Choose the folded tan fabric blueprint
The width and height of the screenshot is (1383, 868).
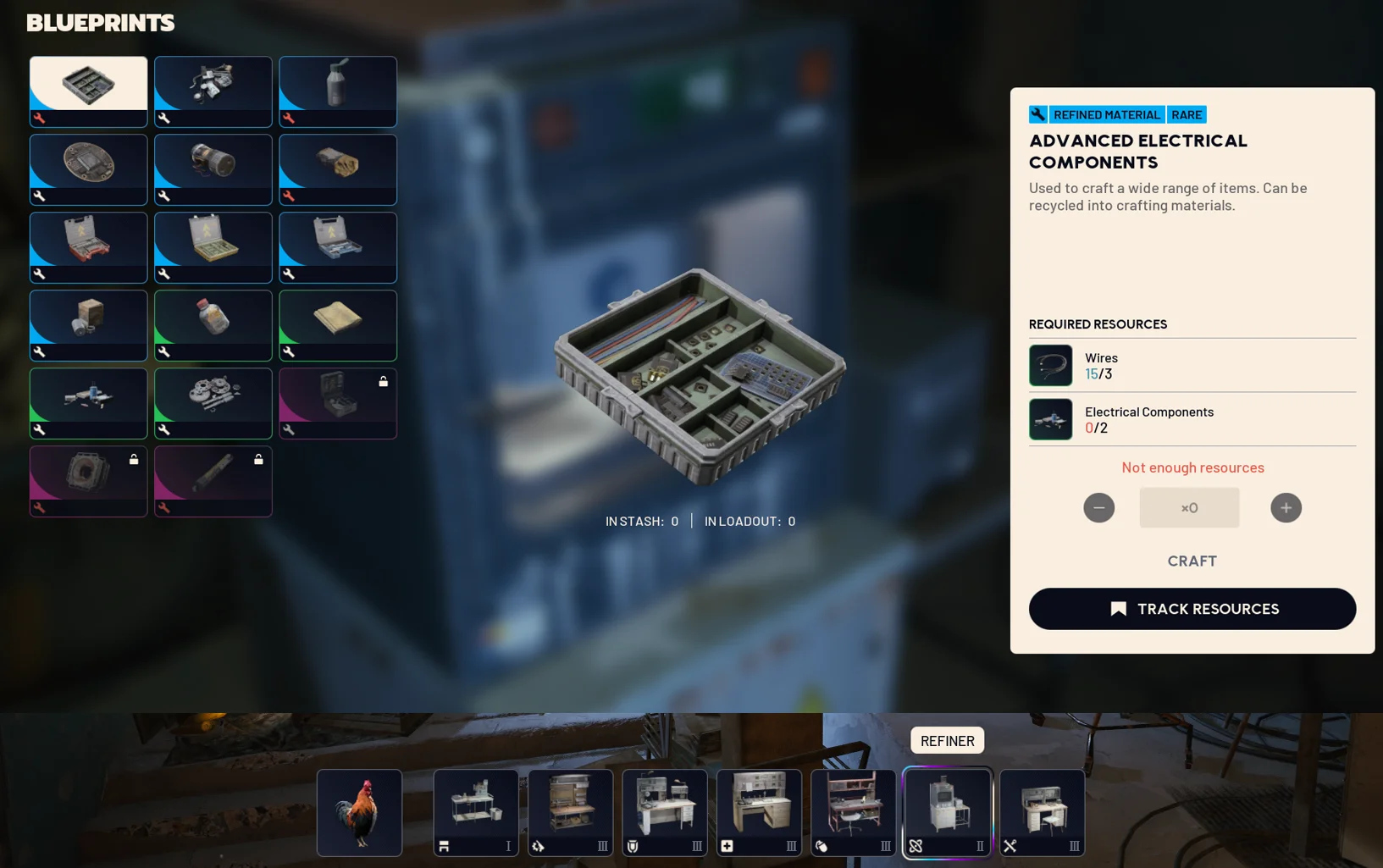[x=337, y=325]
